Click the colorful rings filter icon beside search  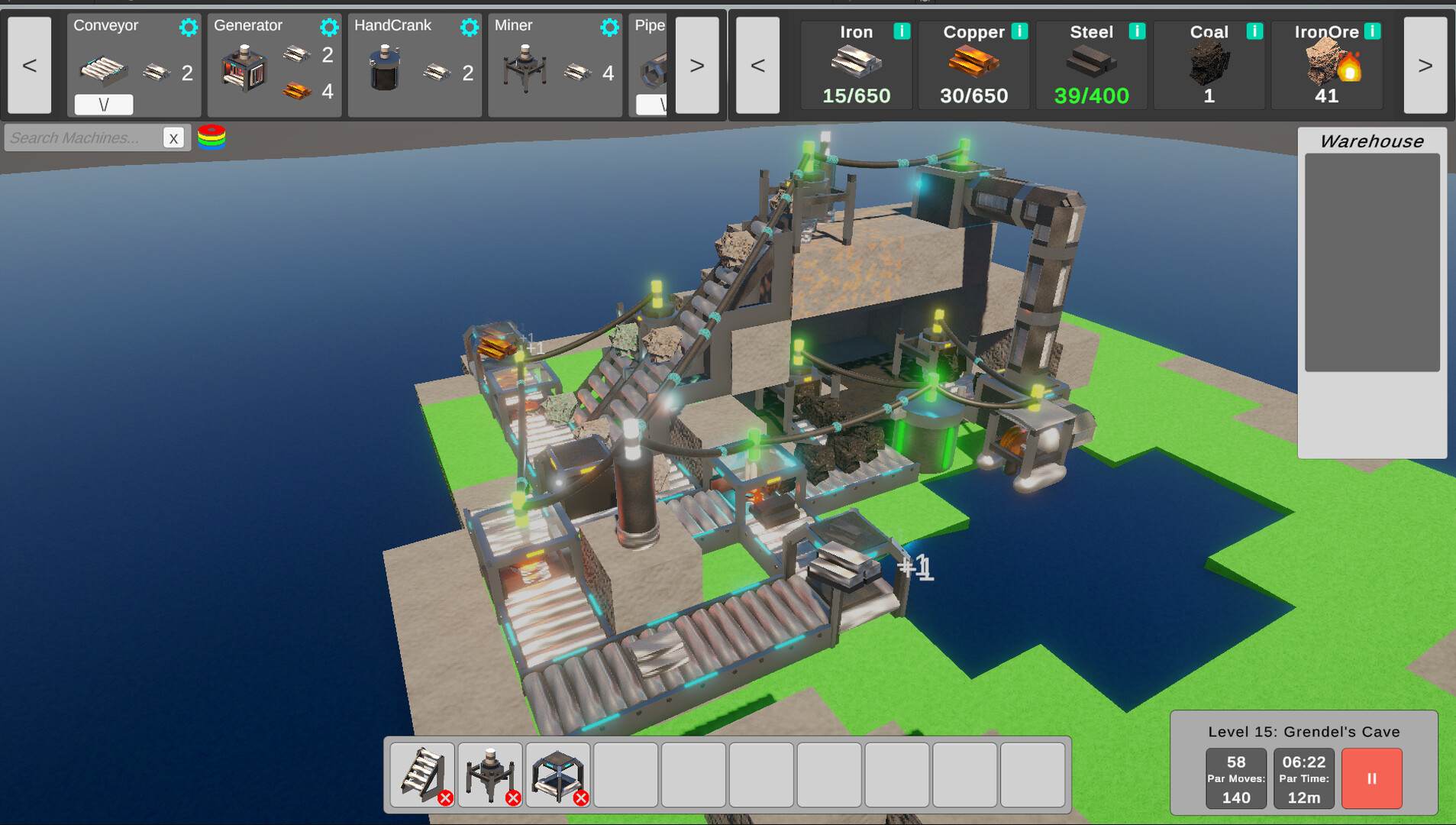point(212,137)
